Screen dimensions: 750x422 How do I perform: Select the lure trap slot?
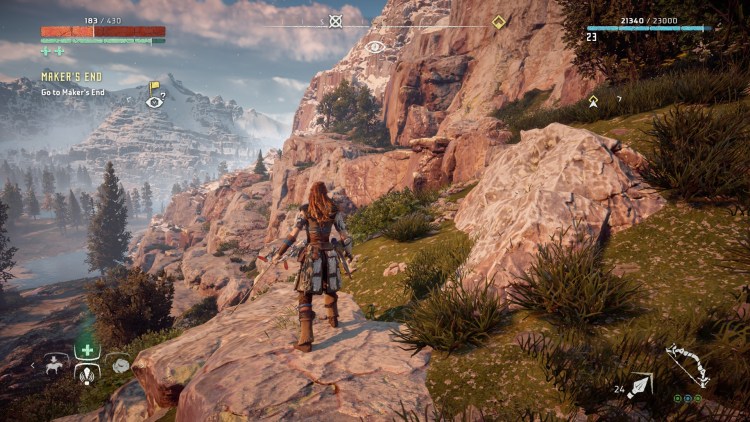[88, 377]
